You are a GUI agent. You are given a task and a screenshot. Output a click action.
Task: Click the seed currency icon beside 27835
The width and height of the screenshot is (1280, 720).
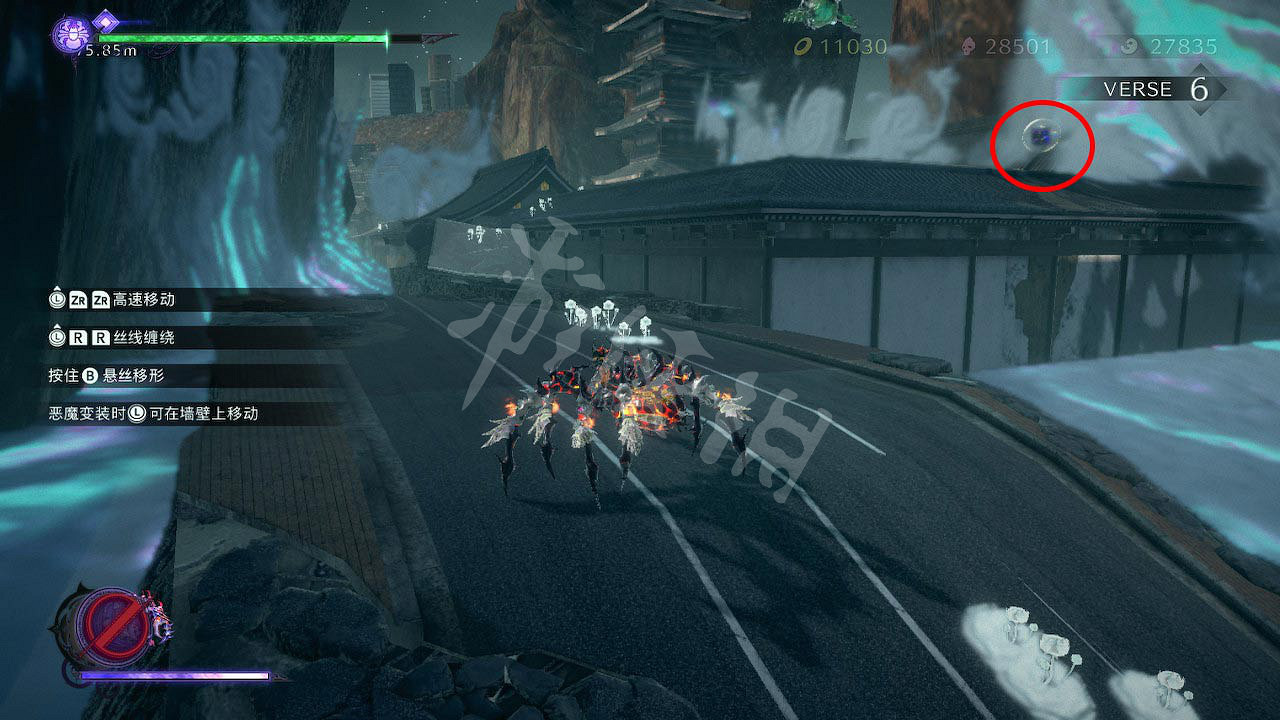click(x=1129, y=45)
